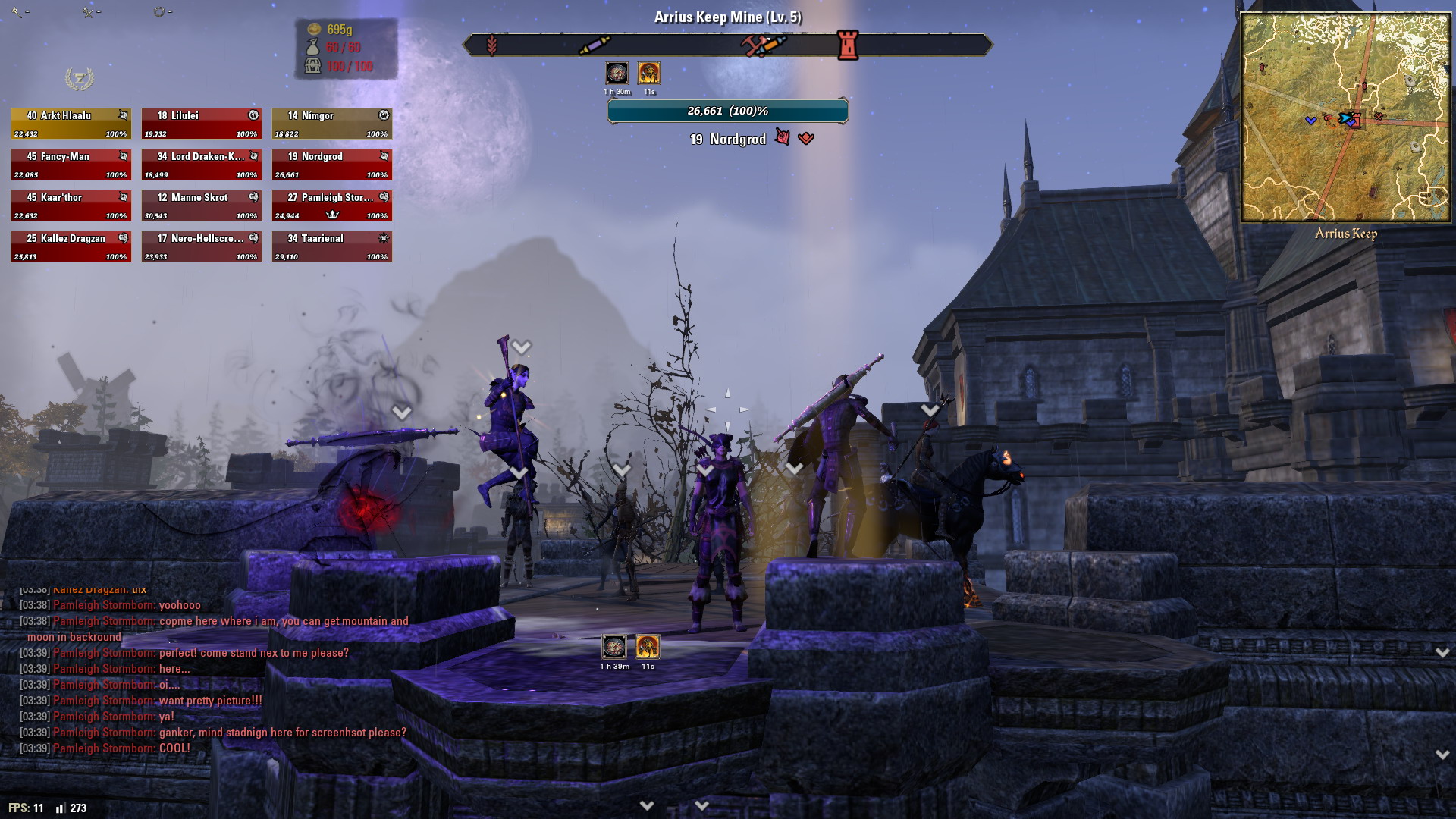Select the Nero-Hellscre group frame
Image resolution: width=1456 pixels, height=819 pixels.
point(201,246)
